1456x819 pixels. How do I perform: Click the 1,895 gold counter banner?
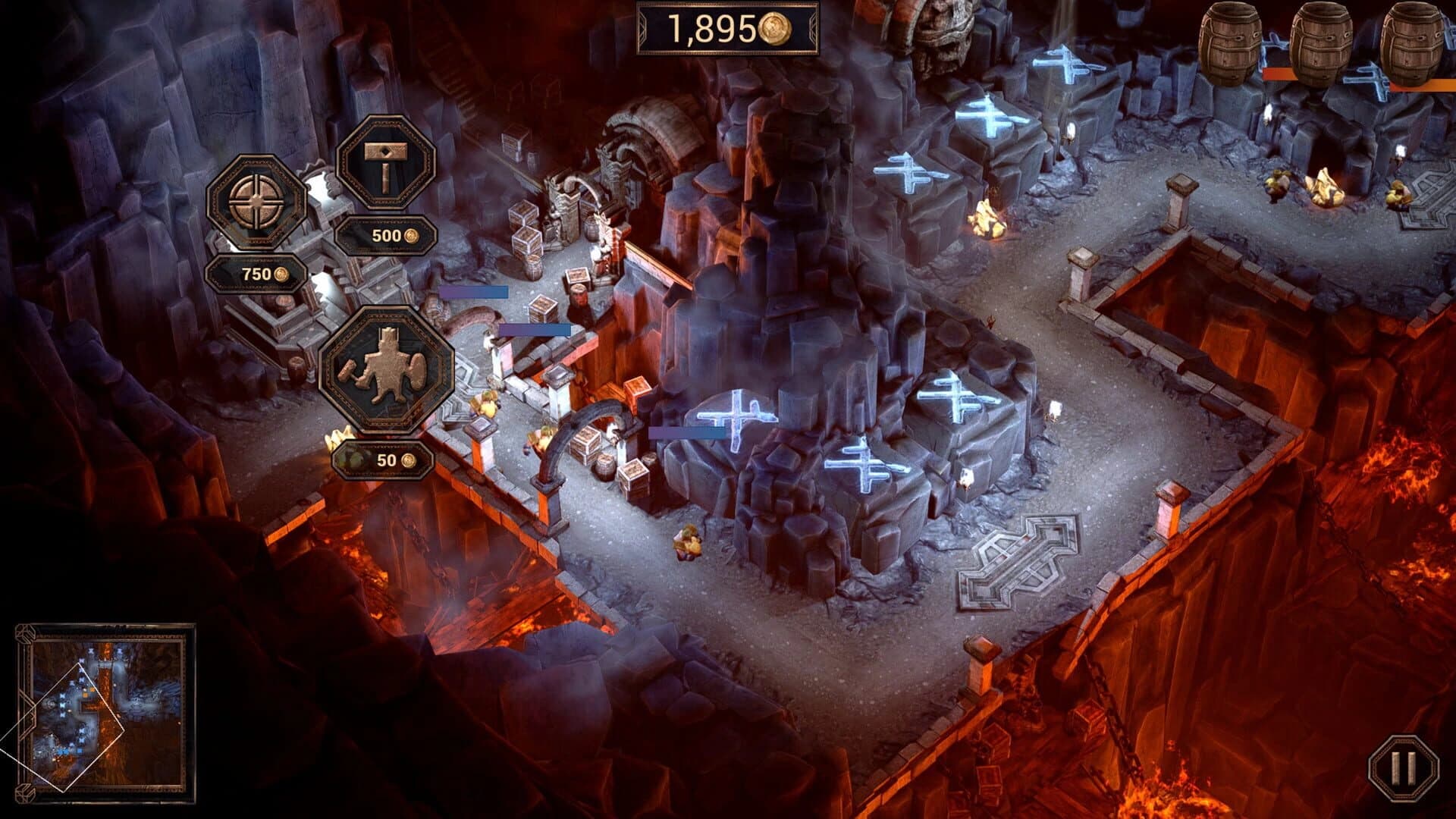(726, 29)
